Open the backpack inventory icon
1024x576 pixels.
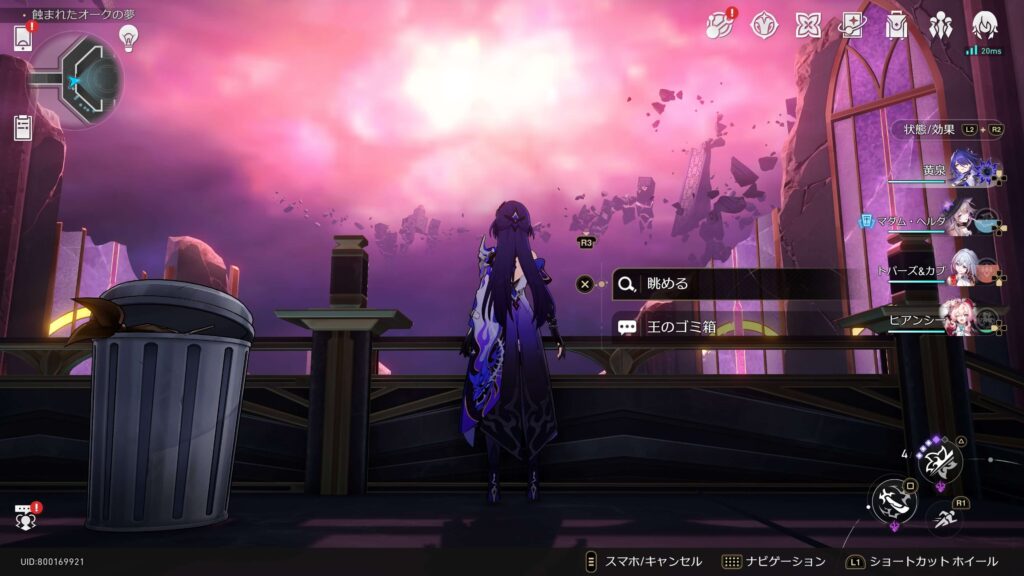pos(896,25)
